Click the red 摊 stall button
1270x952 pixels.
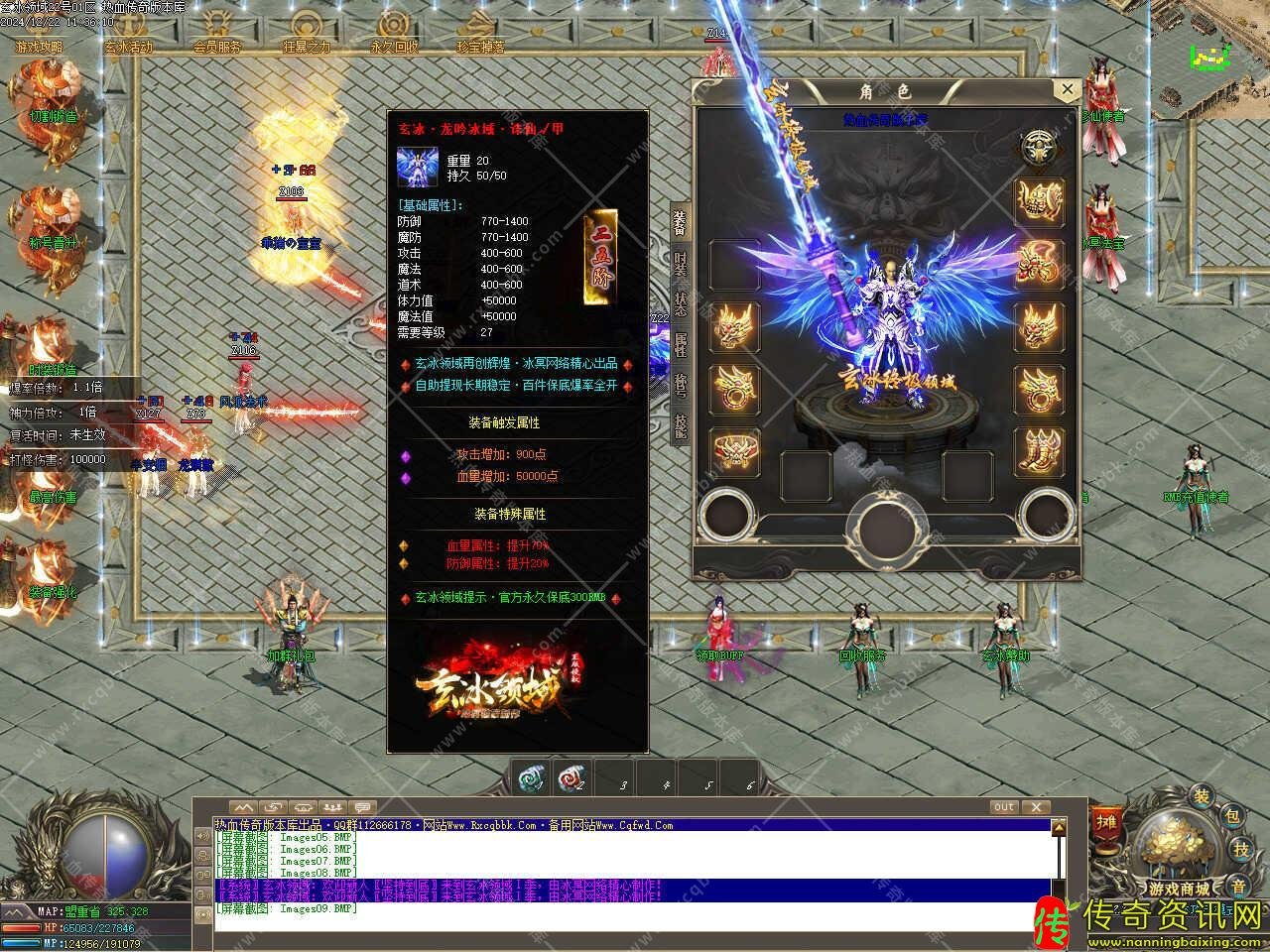click(x=1104, y=821)
